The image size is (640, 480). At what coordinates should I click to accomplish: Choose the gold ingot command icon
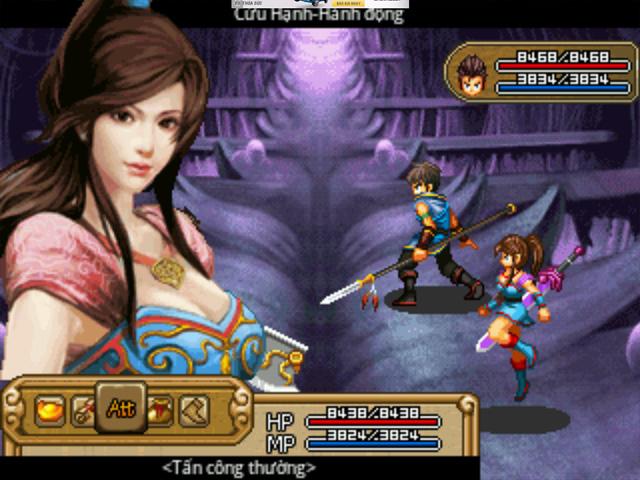[x=49, y=410]
